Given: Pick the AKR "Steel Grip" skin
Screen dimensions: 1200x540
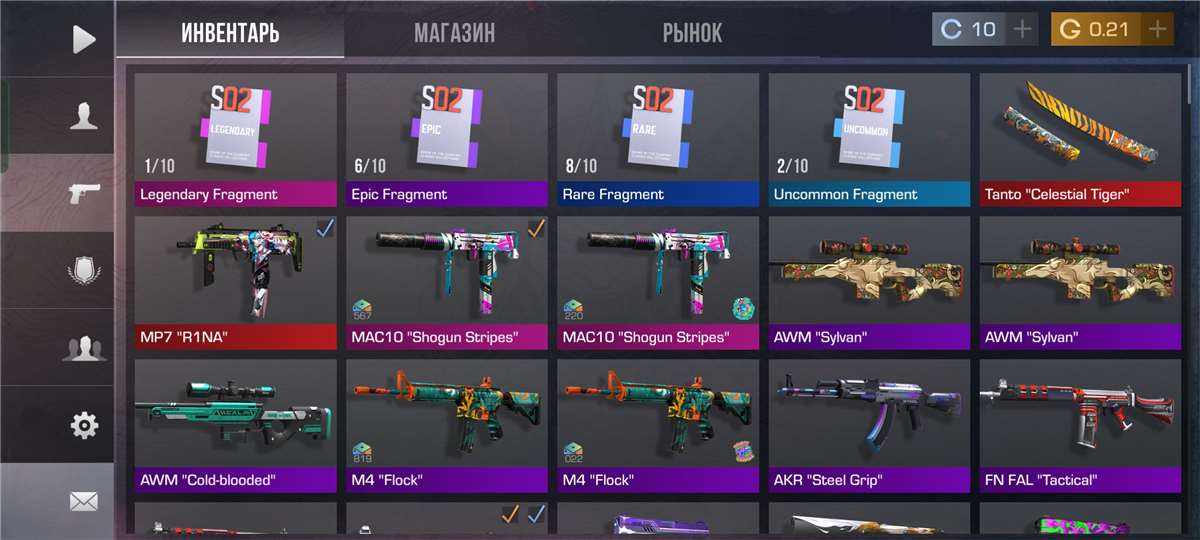Looking at the screenshot, I should pyautogui.click(x=869, y=426).
